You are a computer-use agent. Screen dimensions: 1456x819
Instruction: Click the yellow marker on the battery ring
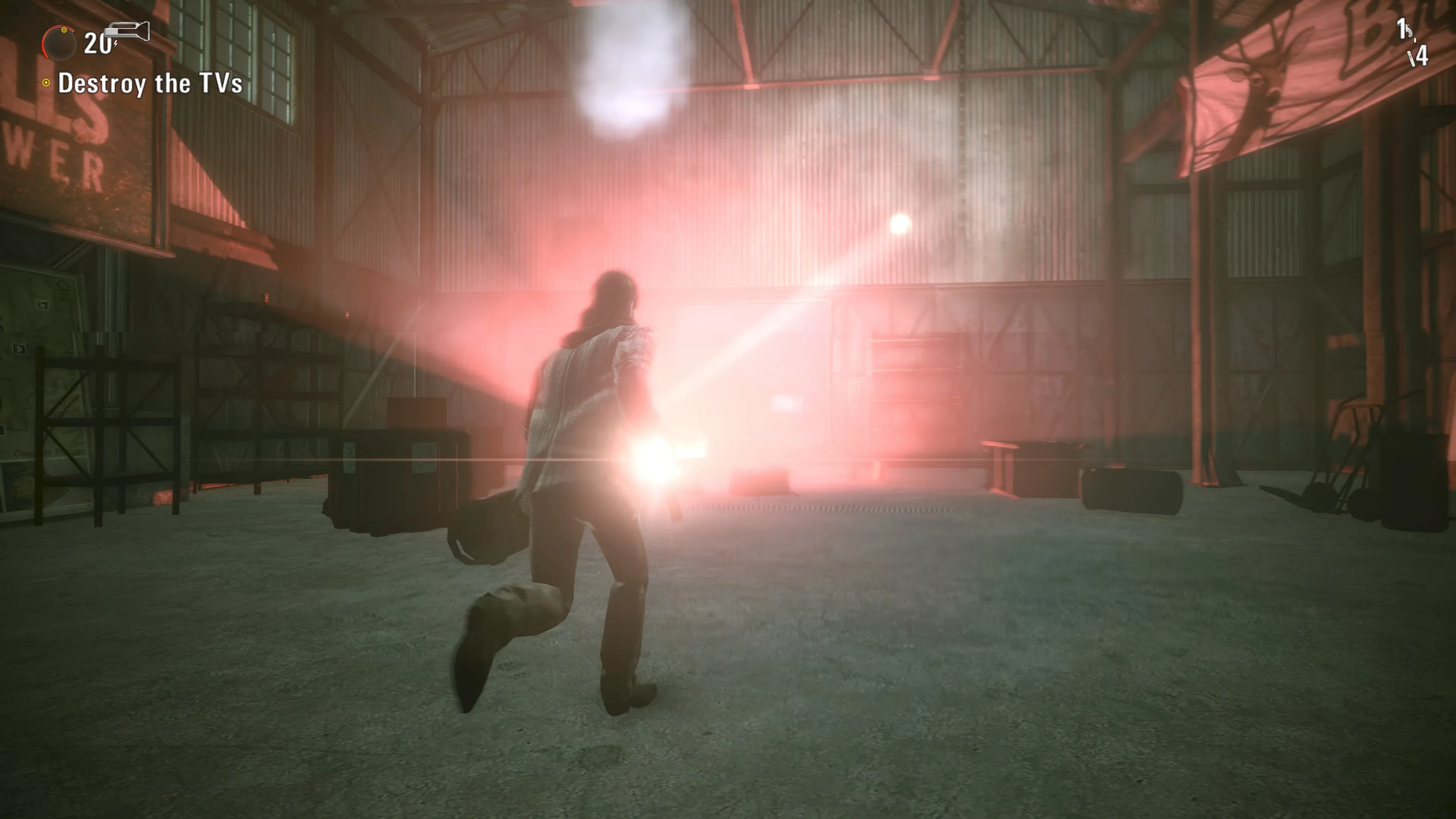click(64, 30)
